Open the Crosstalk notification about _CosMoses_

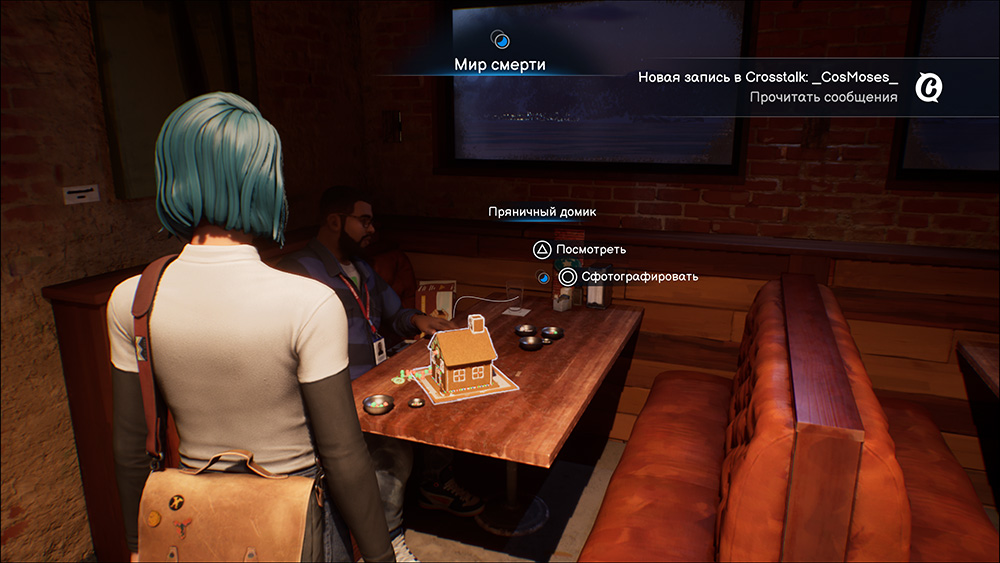[x=767, y=77]
